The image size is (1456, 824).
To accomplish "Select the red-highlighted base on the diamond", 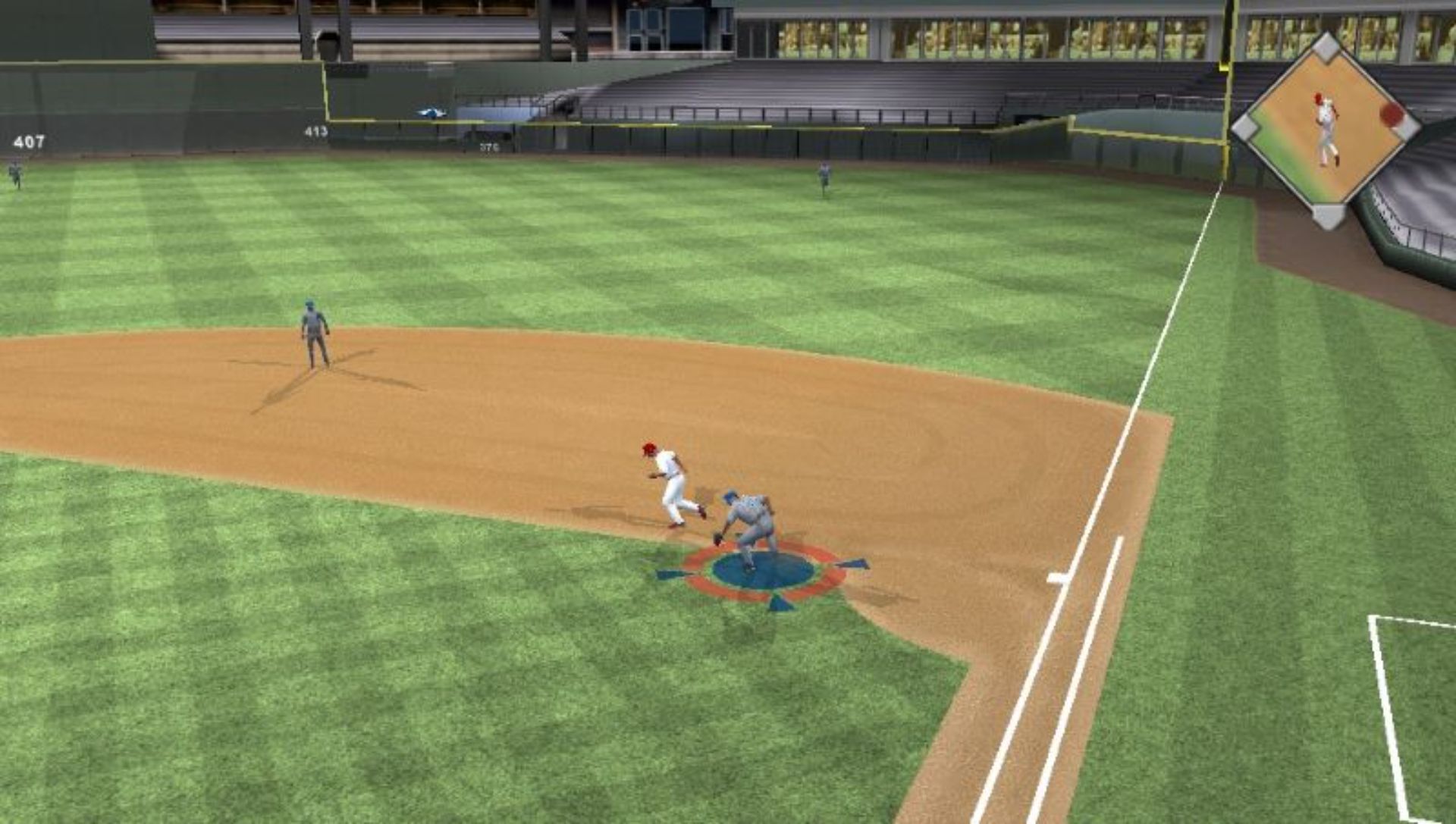I will [1392, 114].
